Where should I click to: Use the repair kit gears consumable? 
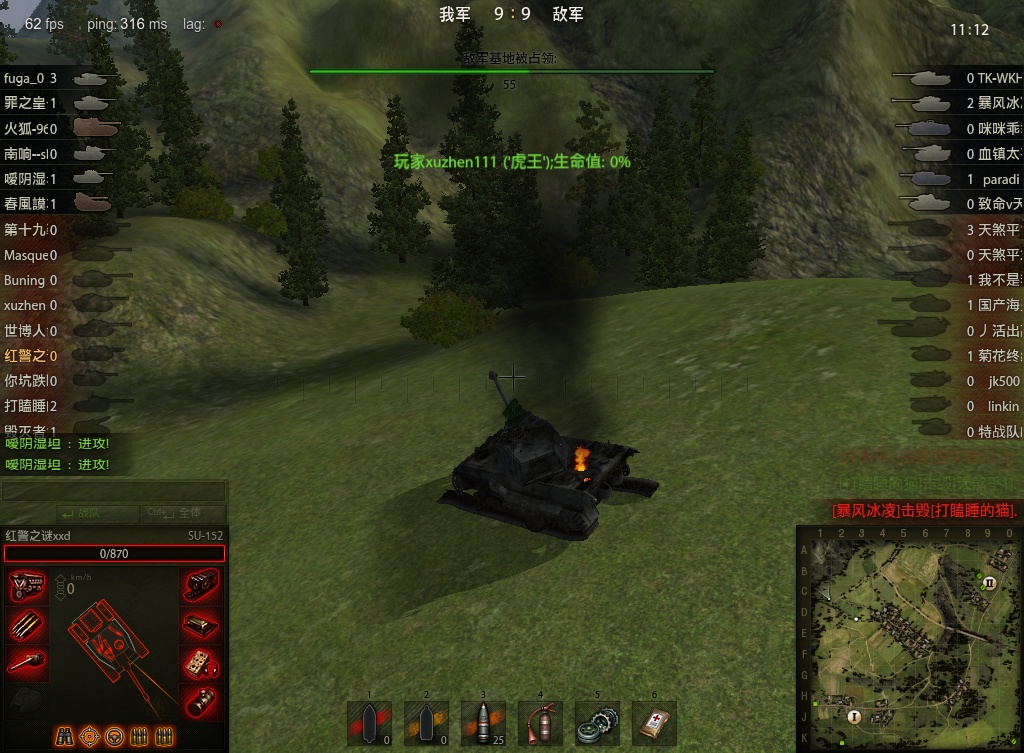click(598, 723)
